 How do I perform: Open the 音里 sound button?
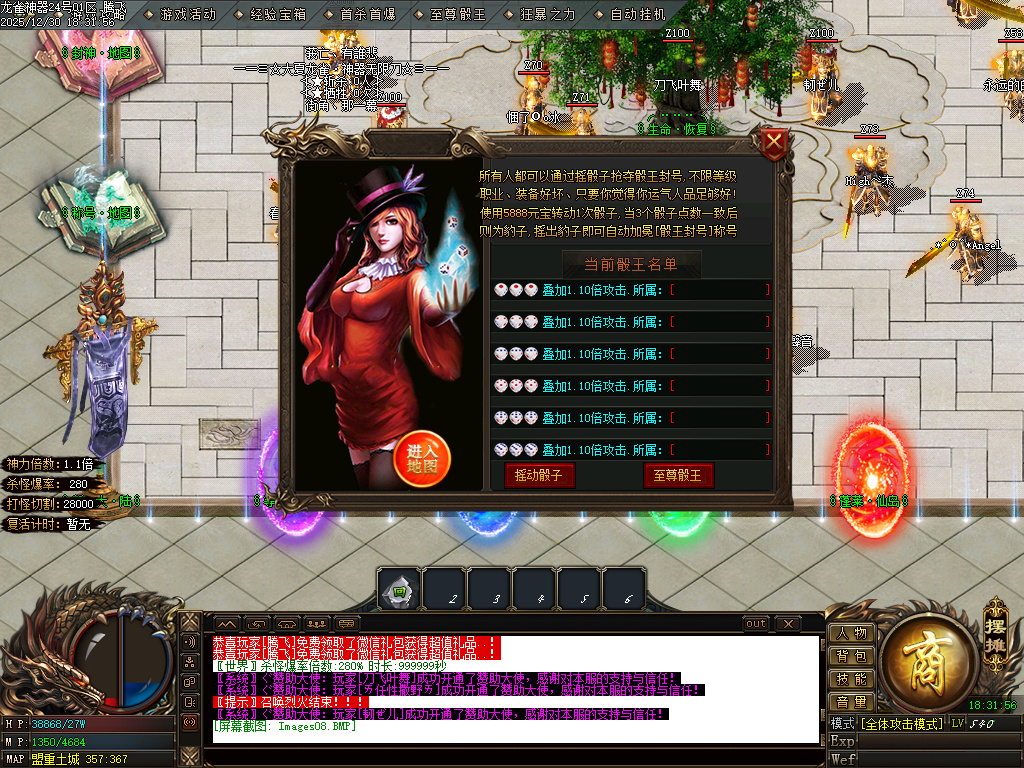851,702
